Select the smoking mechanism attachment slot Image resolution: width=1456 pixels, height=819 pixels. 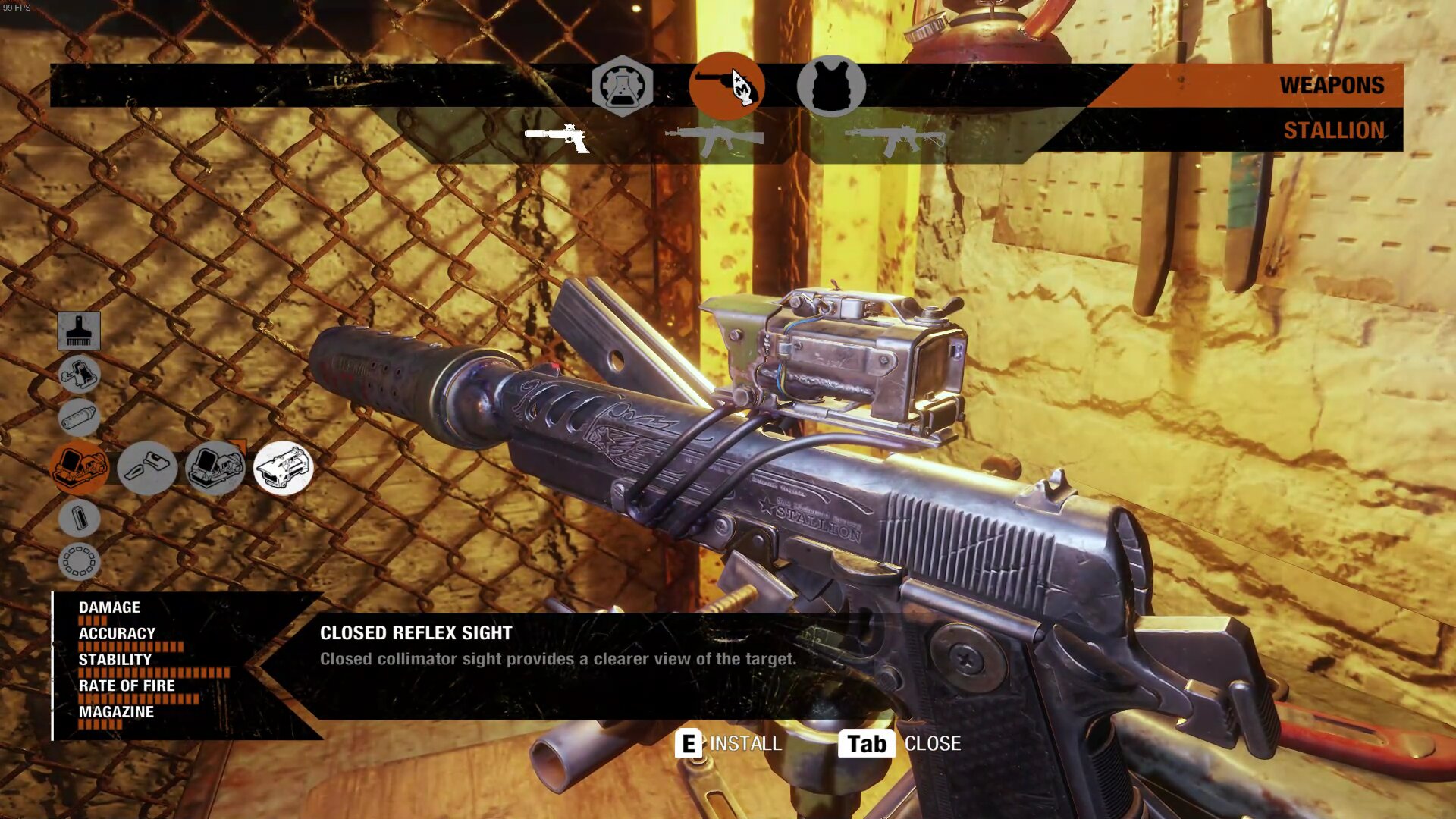pyautogui.click(x=79, y=374)
